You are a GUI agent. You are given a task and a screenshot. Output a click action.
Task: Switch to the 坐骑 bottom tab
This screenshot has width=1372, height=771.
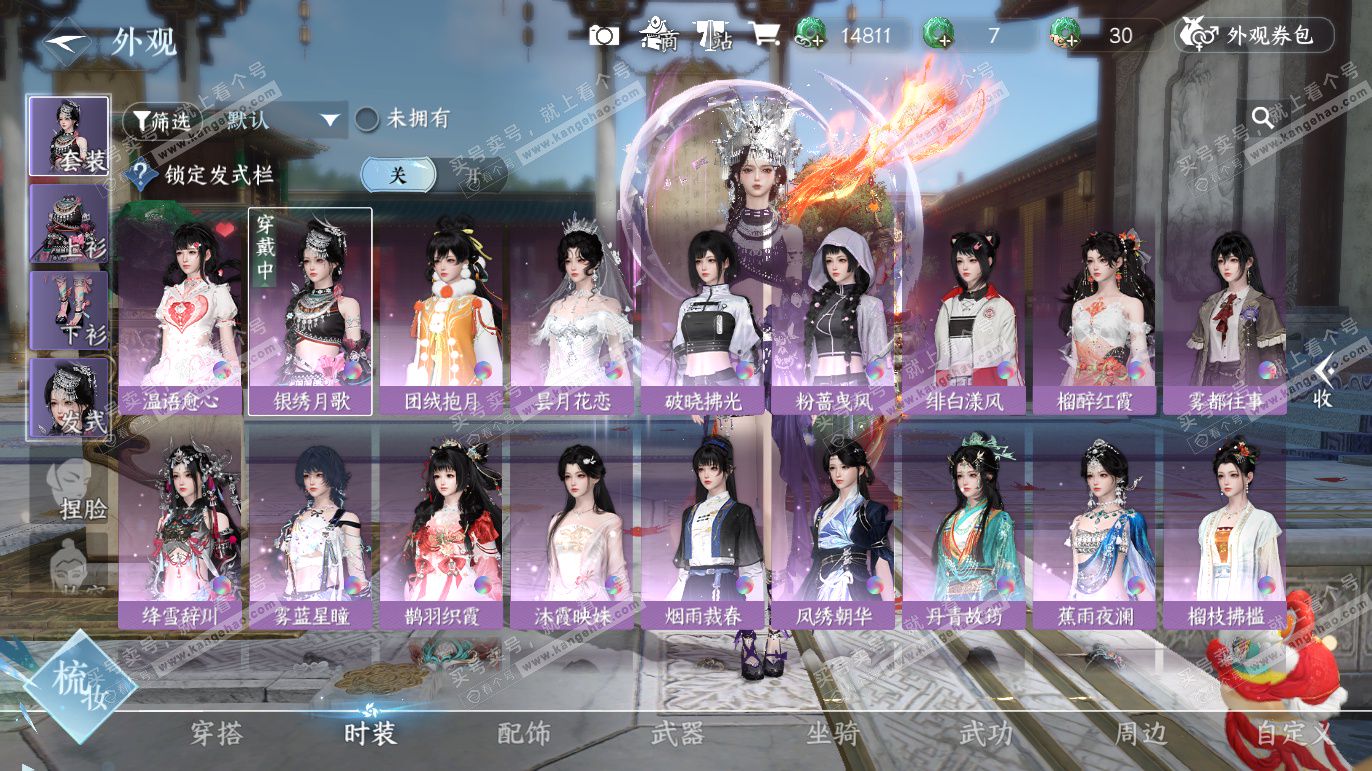pos(832,734)
